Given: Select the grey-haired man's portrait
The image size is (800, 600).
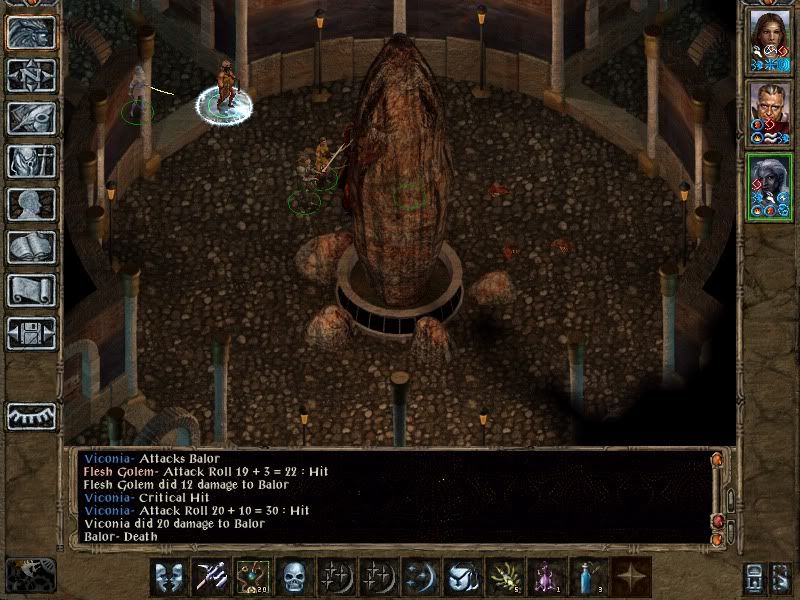Looking at the screenshot, I should coord(769,112).
